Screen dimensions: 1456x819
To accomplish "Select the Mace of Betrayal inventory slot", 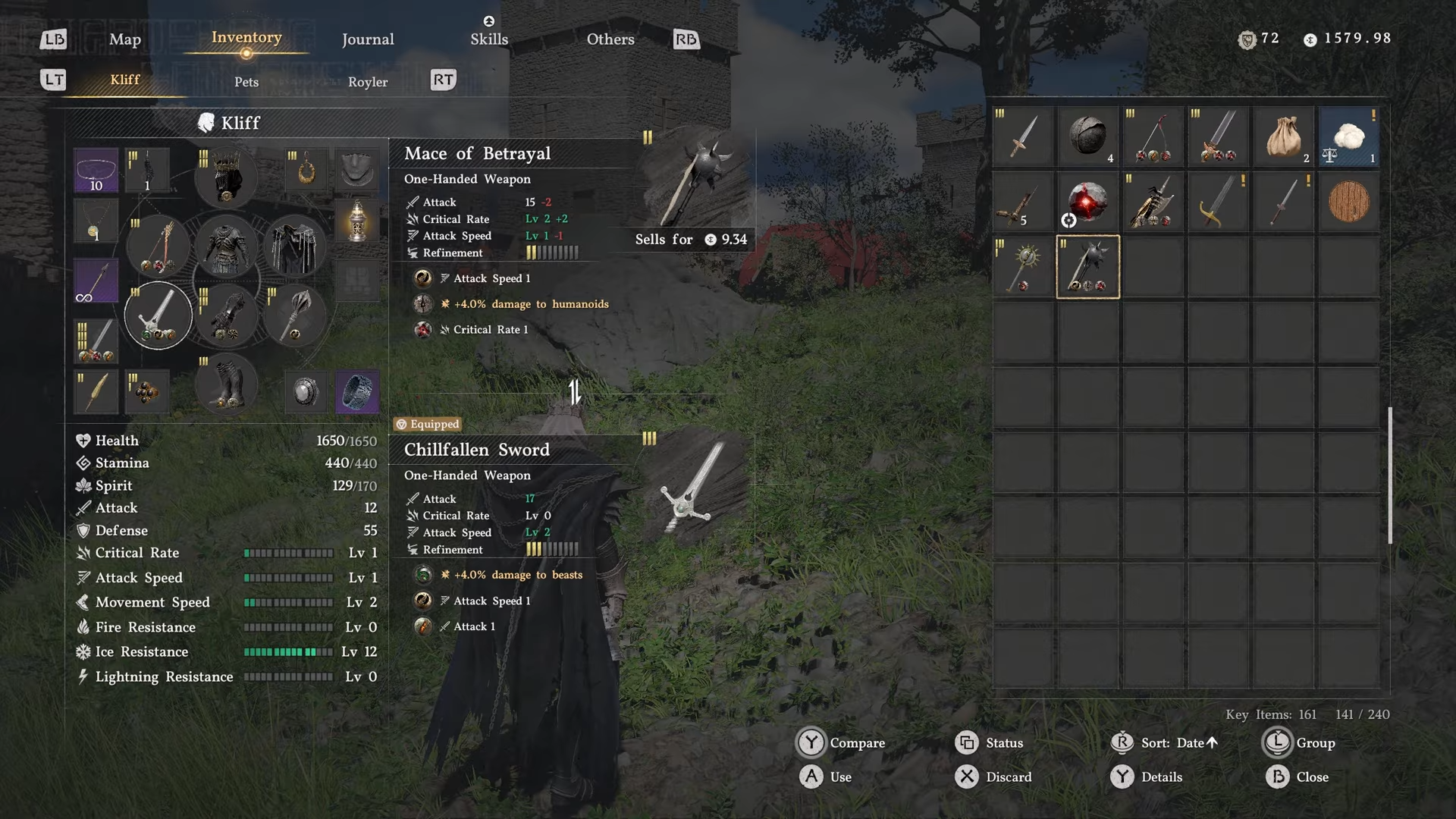I will pyautogui.click(x=1088, y=267).
